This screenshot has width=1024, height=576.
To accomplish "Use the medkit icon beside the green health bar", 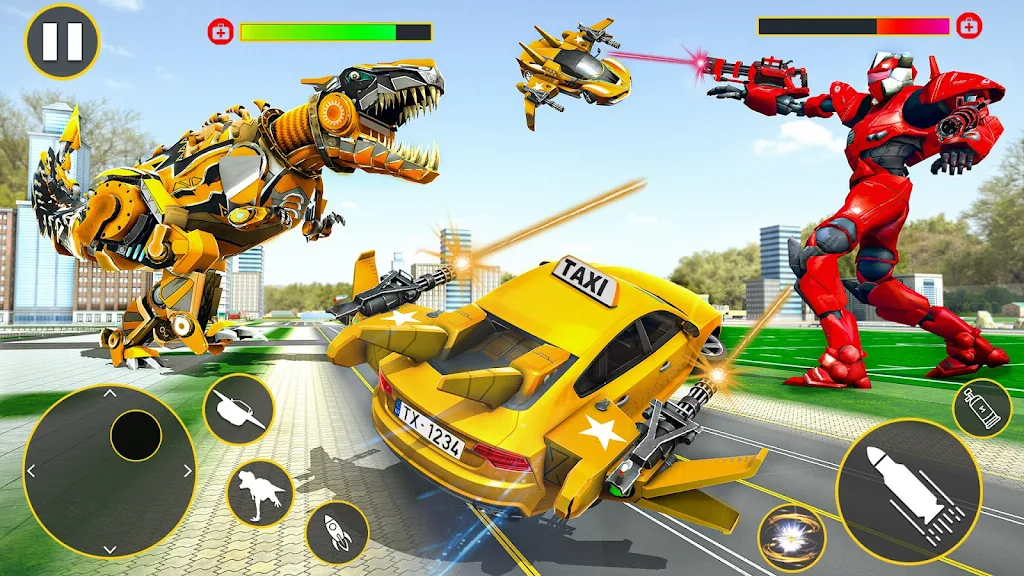I will [x=221, y=32].
